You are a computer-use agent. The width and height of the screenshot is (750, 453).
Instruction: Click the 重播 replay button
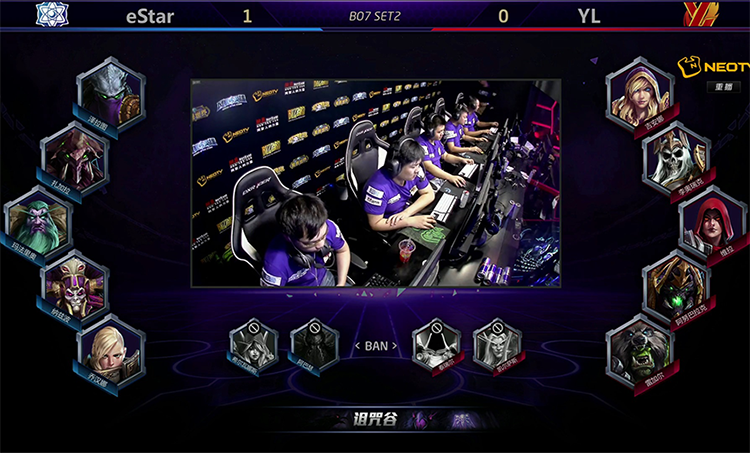pos(720,87)
